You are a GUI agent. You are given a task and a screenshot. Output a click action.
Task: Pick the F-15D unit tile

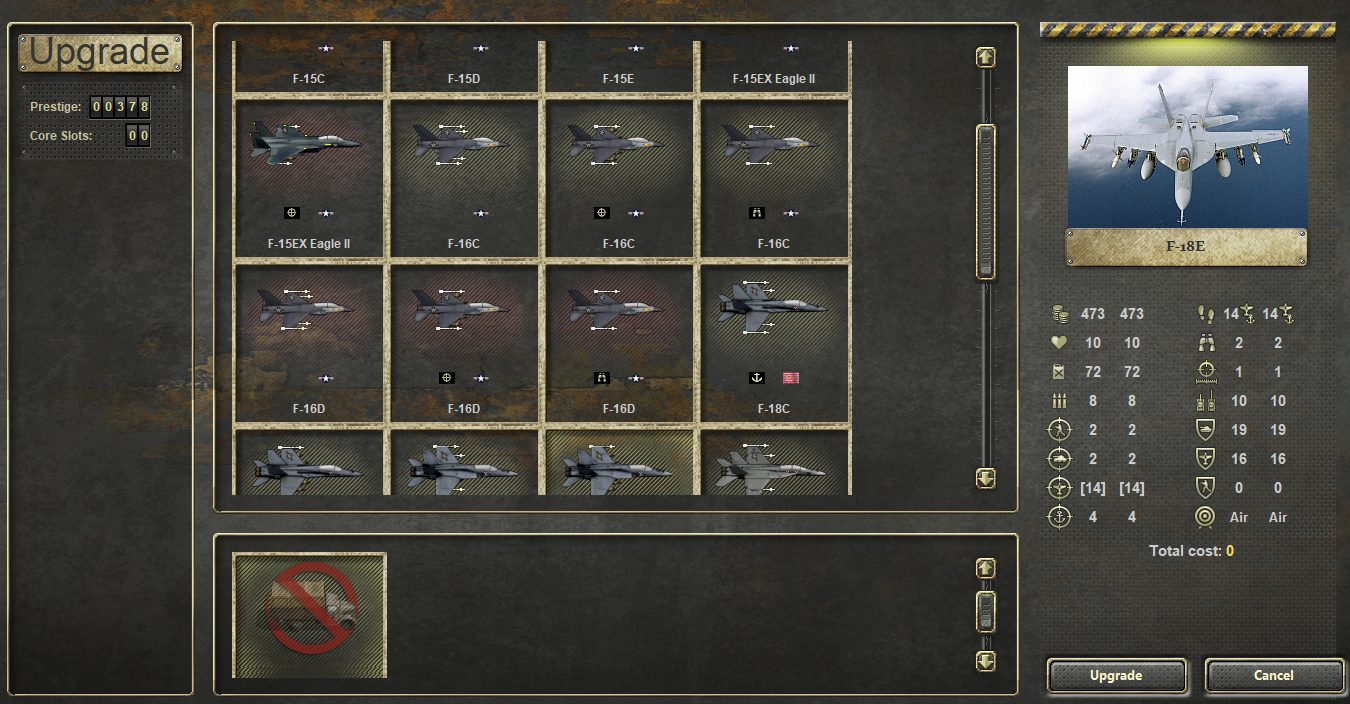pyautogui.click(x=464, y=66)
